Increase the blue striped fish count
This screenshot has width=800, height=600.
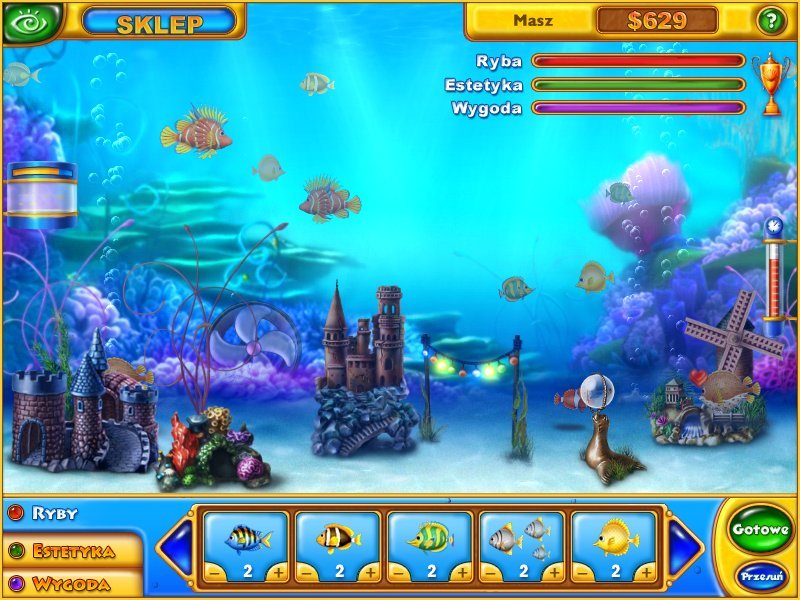(x=278, y=572)
